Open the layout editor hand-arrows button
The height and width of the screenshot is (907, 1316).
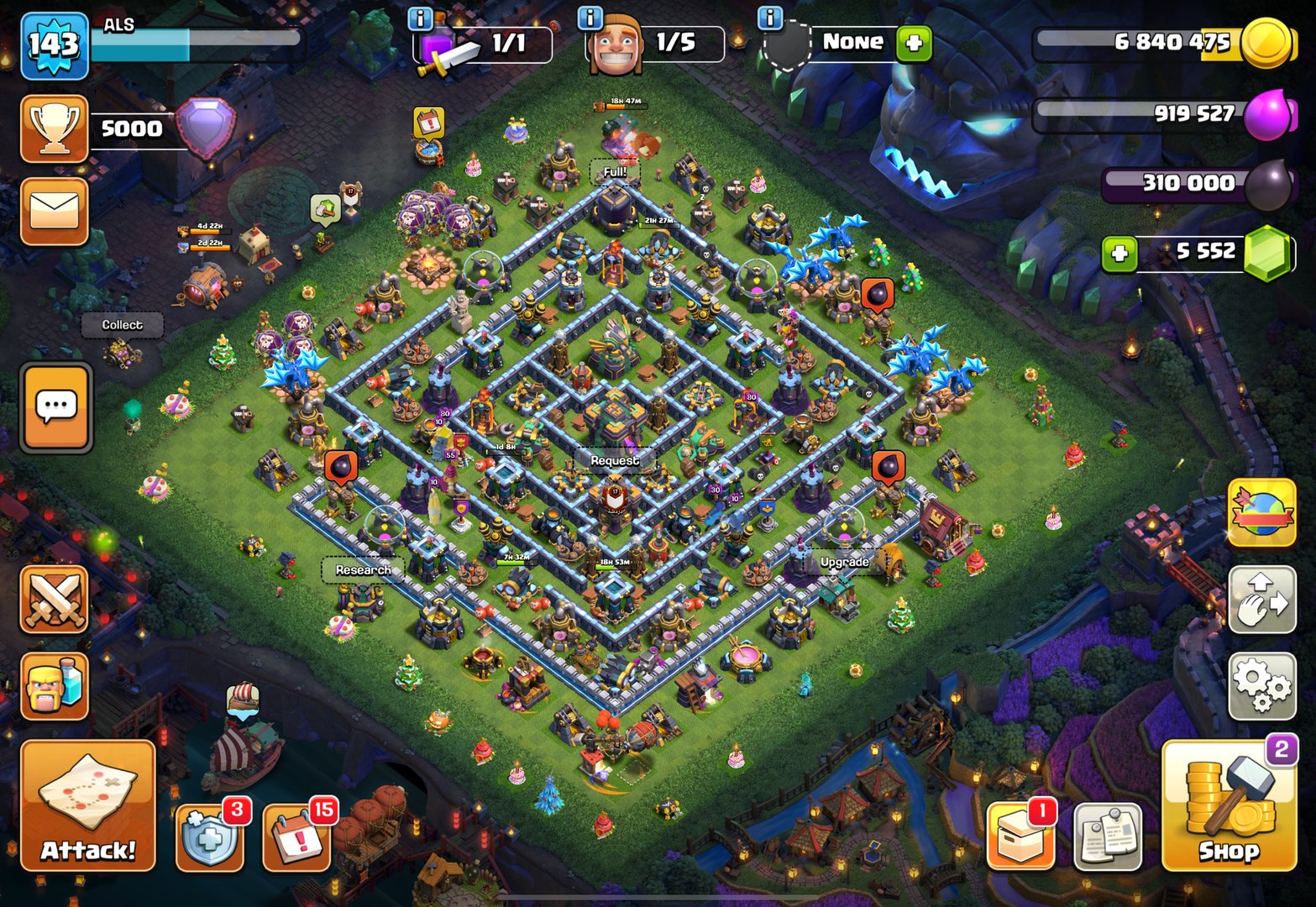point(1262,599)
